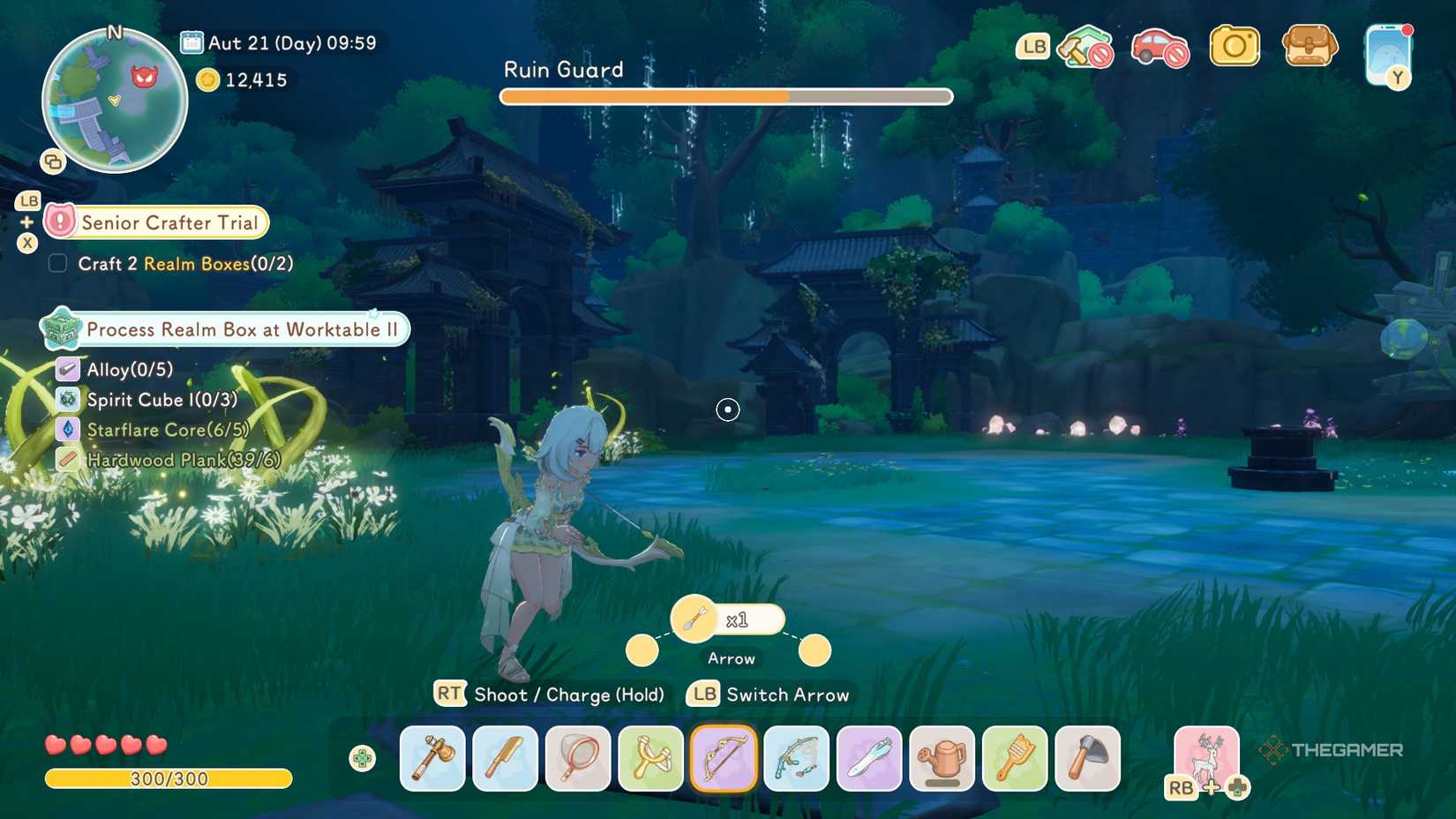Click the 300/300 health bar
Image resolution: width=1456 pixels, height=819 pixels.
click(168, 778)
